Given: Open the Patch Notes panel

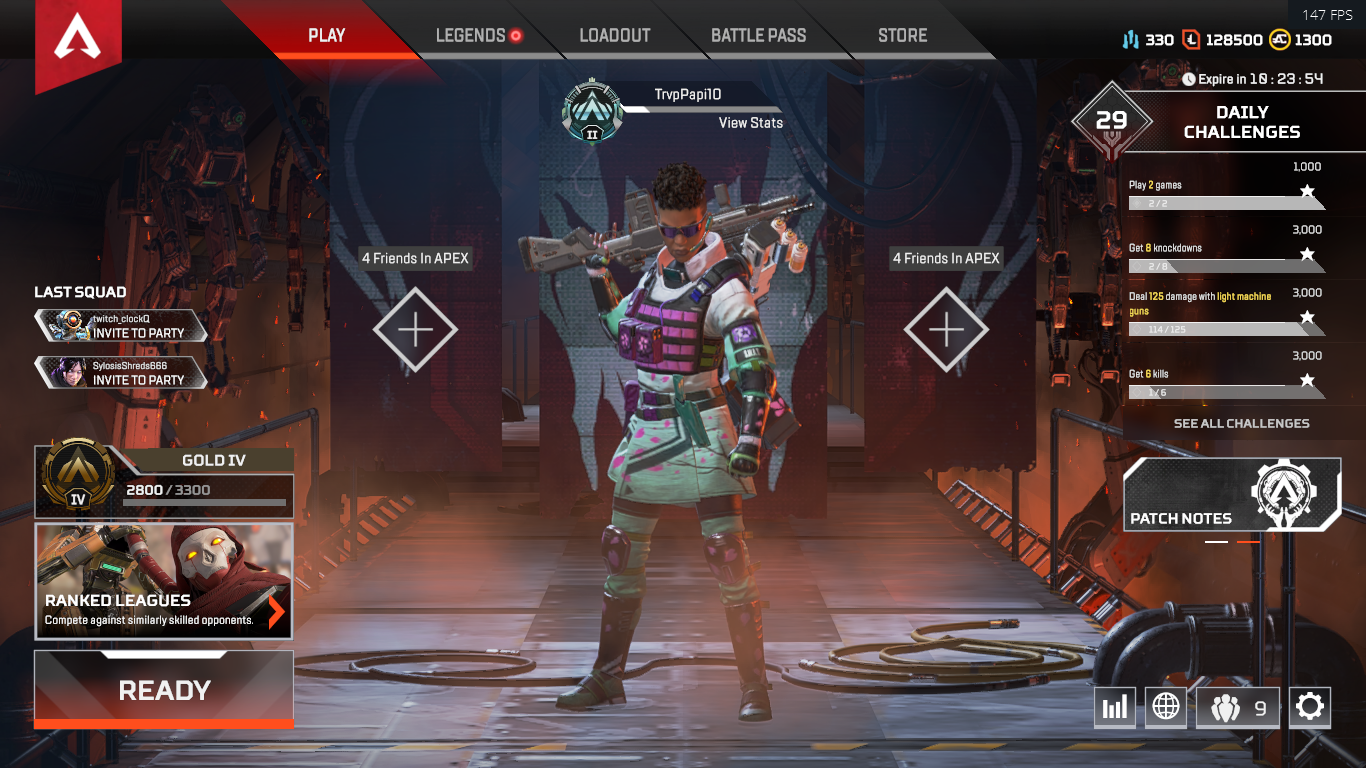Looking at the screenshot, I should click(x=1232, y=495).
